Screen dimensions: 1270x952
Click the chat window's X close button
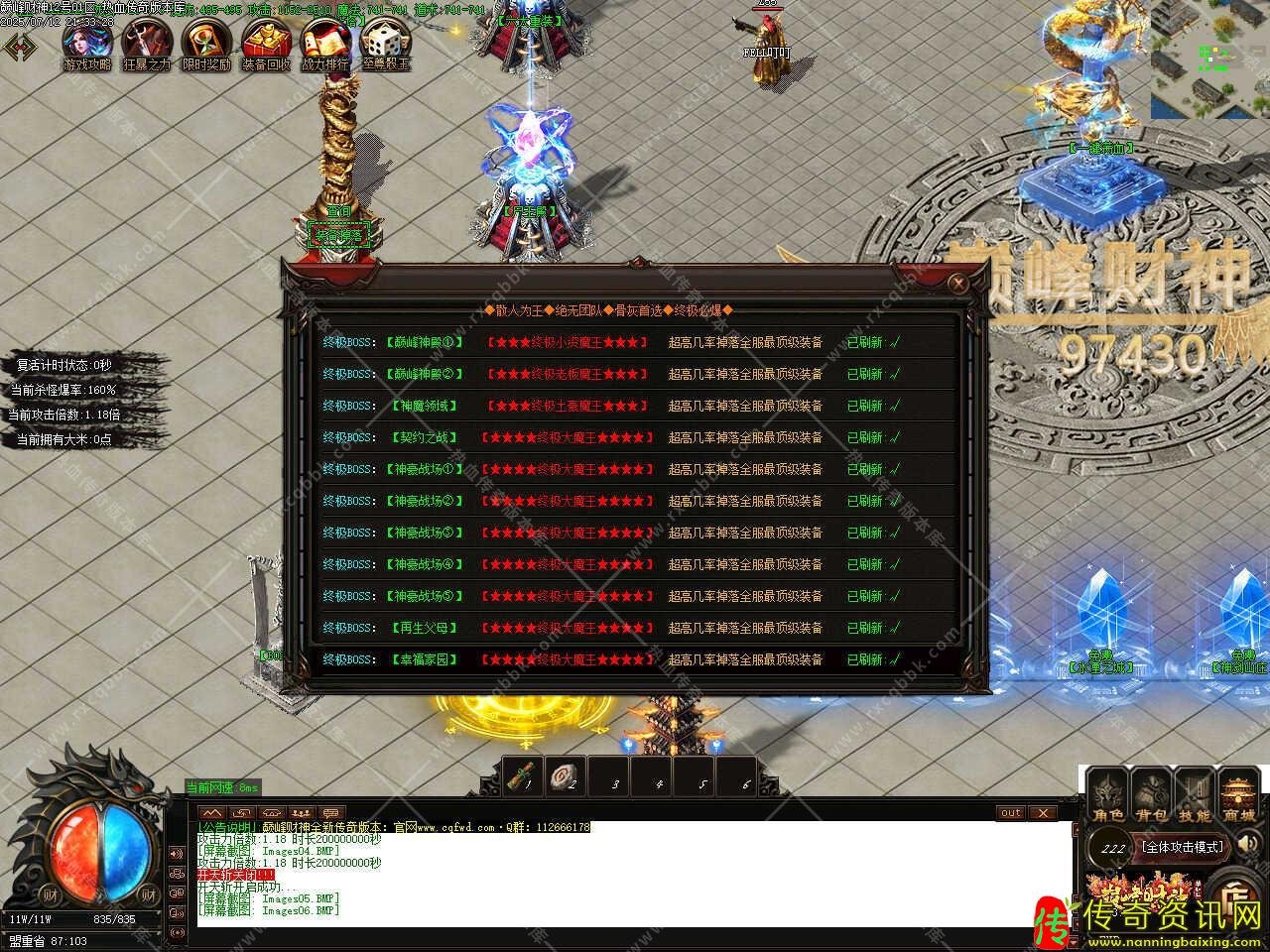coord(1042,813)
